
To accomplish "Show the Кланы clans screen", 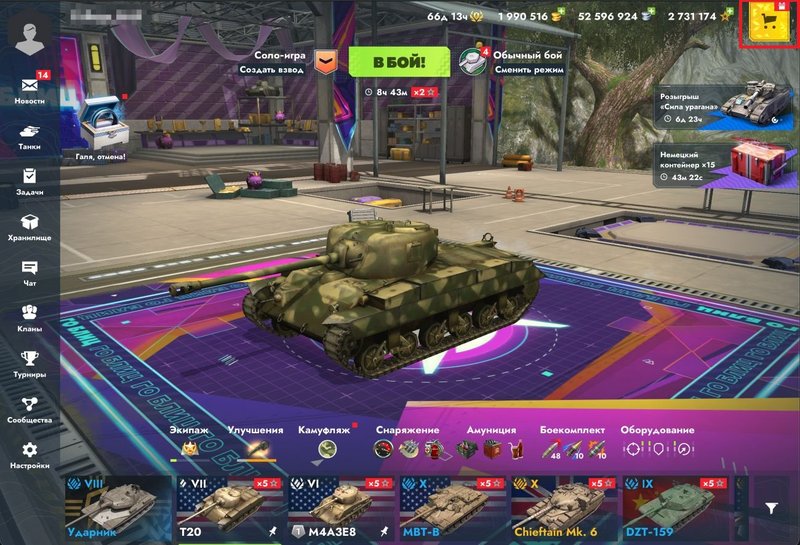I will pos(29,318).
